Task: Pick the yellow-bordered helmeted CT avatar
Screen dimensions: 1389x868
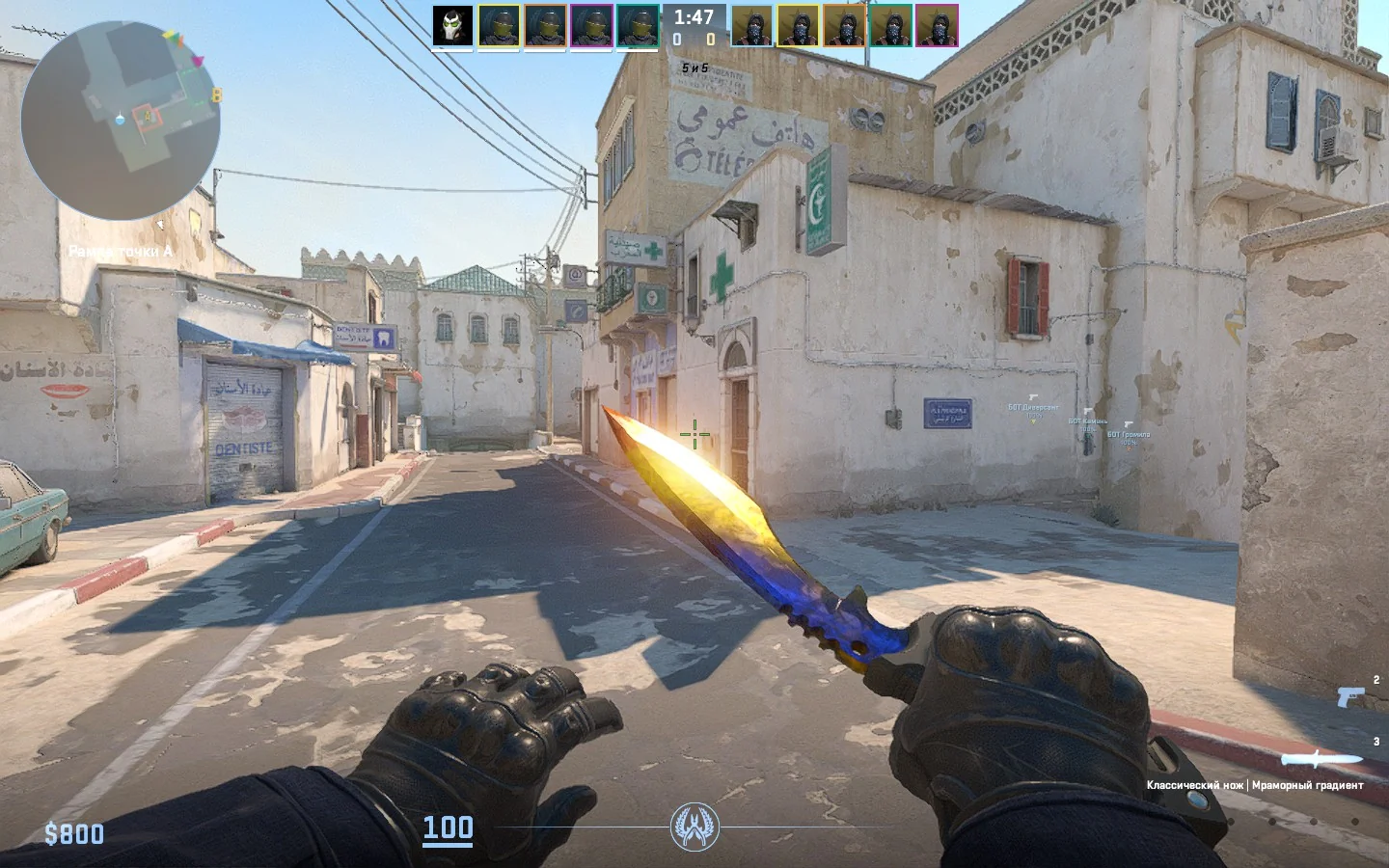Action: [499, 26]
